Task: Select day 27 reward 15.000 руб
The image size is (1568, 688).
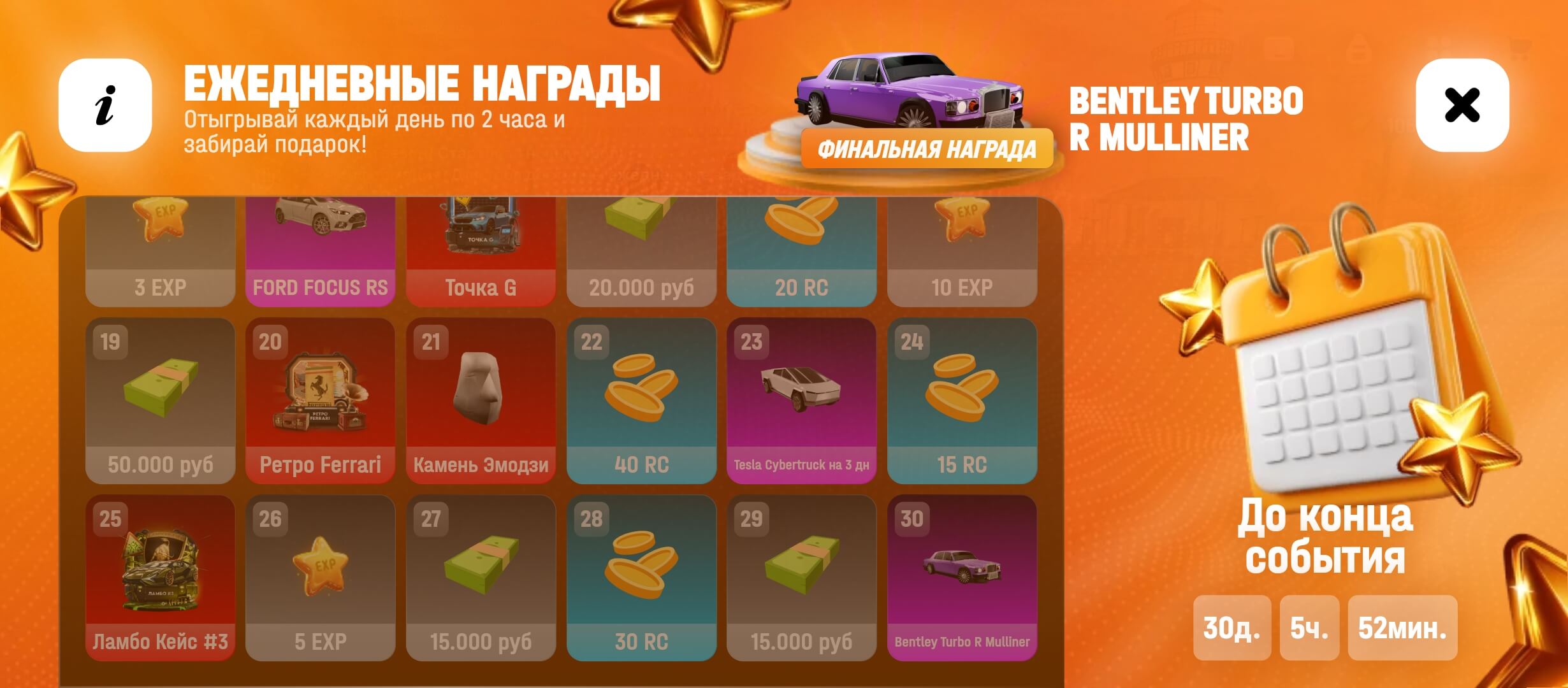Action: pos(481,578)
